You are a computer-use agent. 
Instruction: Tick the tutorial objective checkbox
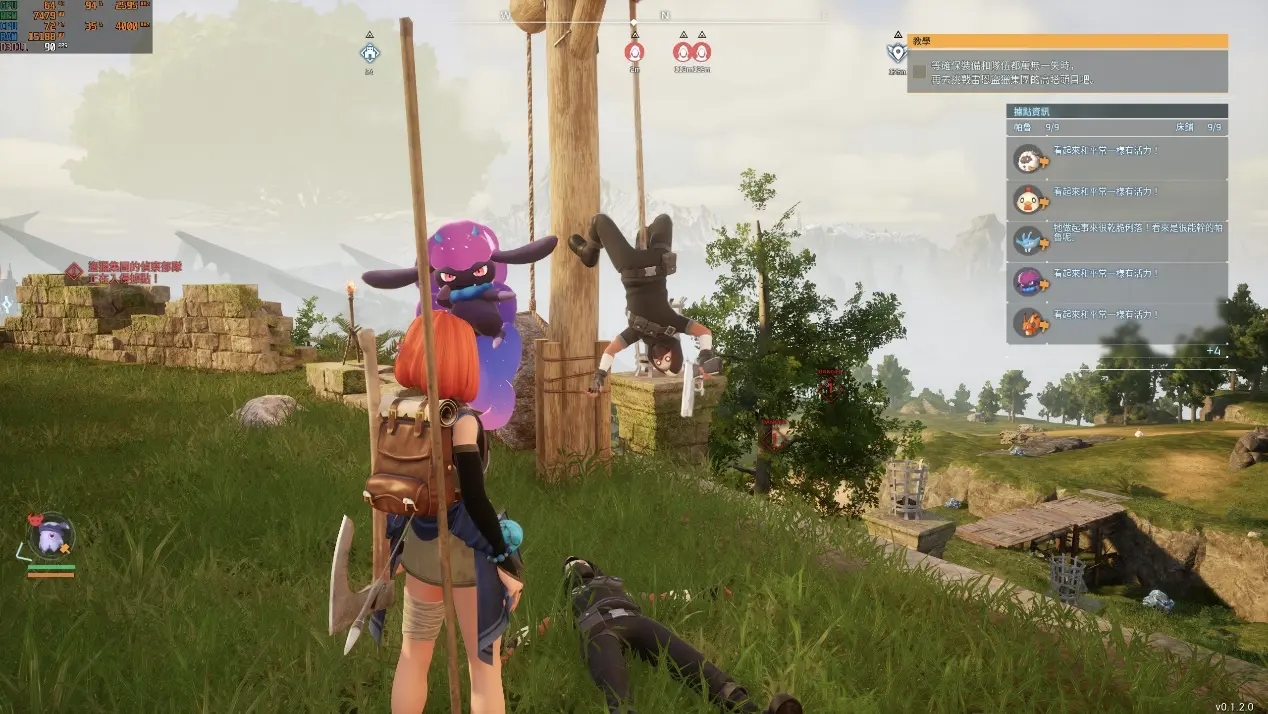click(x=919, y=71)
